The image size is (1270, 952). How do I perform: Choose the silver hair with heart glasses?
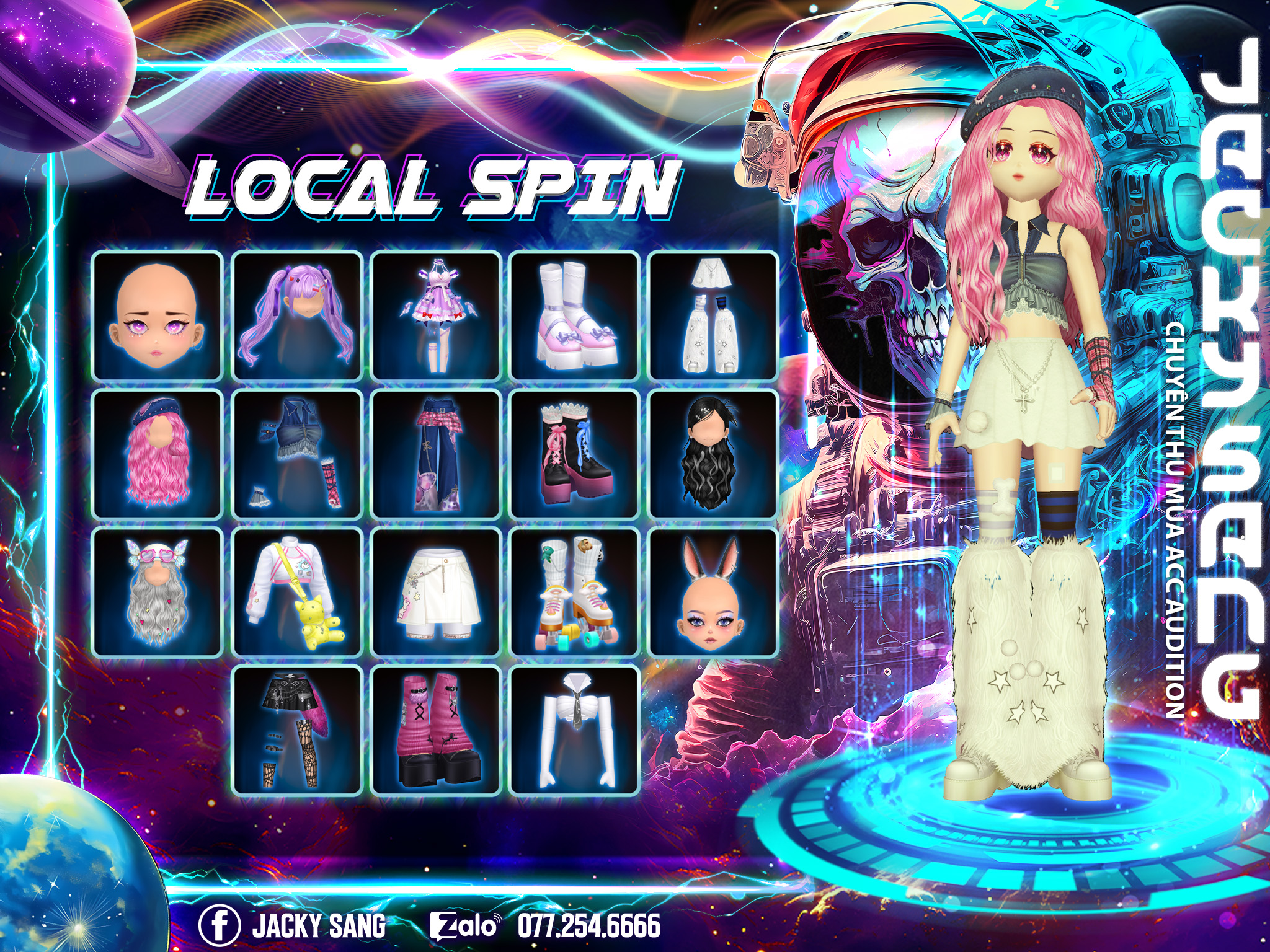[x=158, y=593]
